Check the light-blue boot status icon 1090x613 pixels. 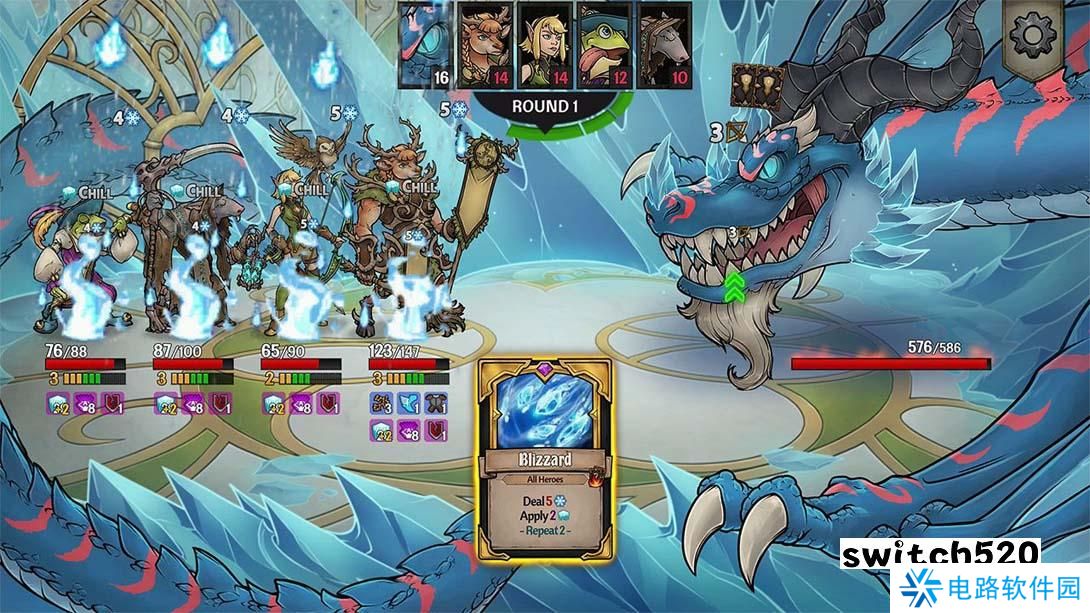[x=410, y=402]
